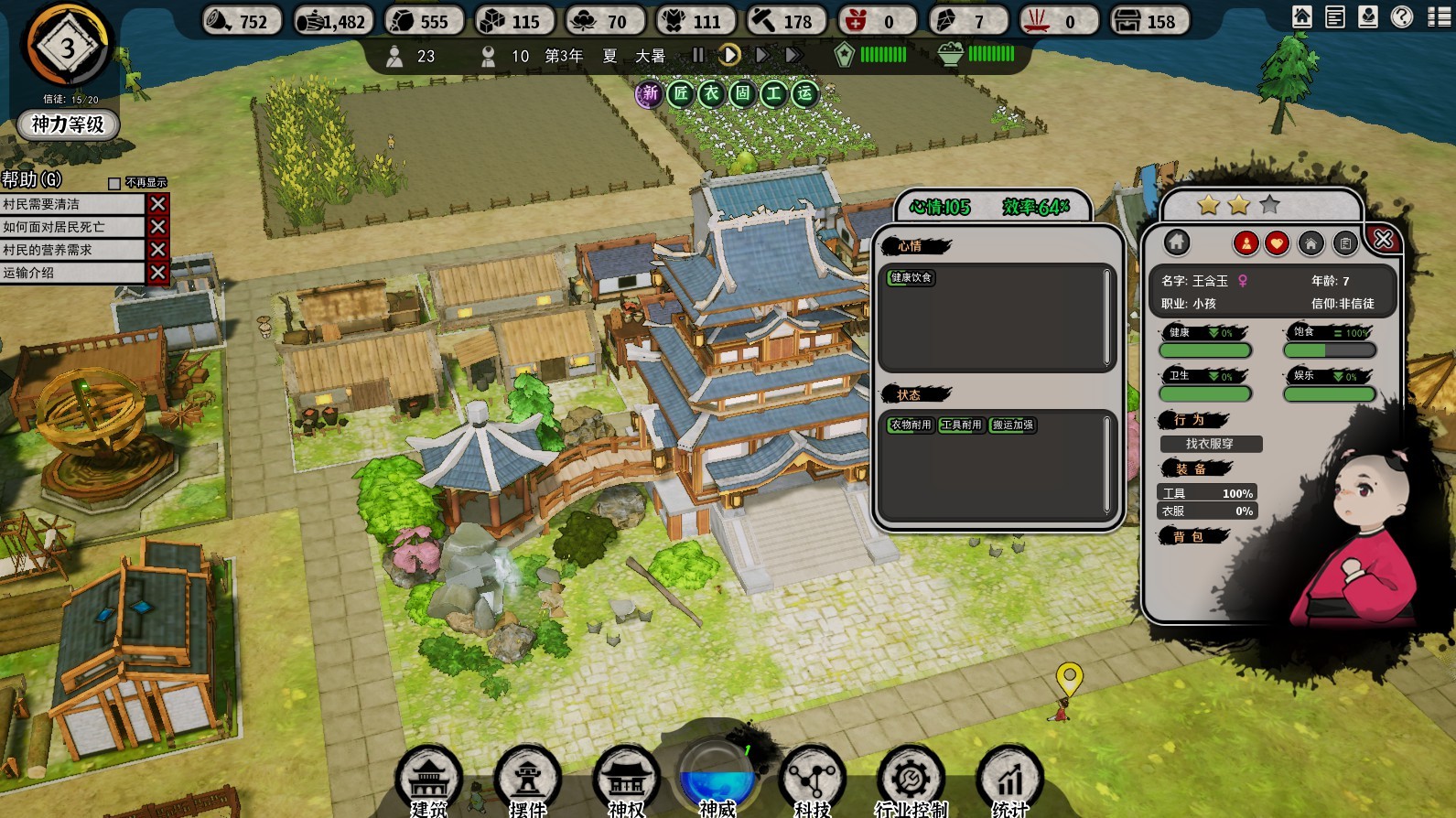1456x818 pixels.
Task: Set game to normal play speed
Action: pos(729,55)
